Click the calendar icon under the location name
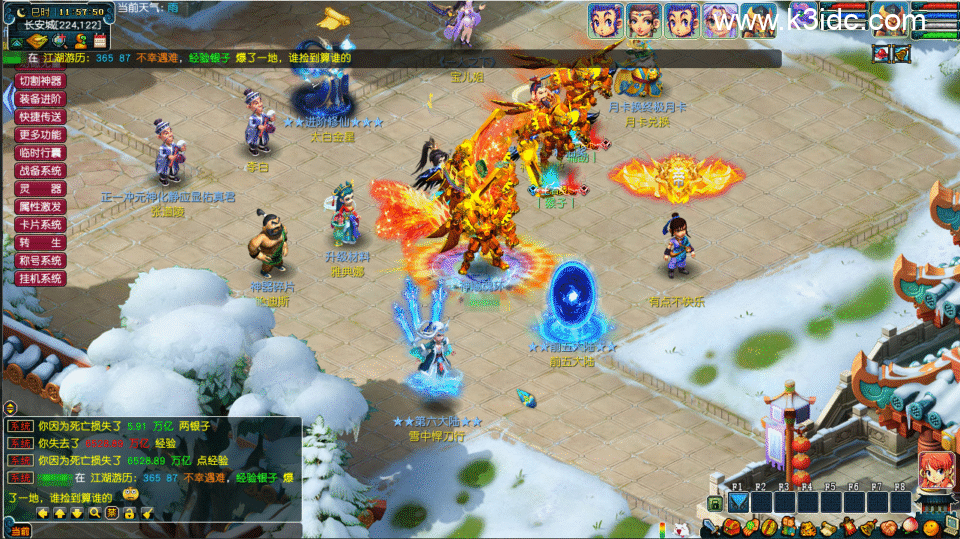 99,41
